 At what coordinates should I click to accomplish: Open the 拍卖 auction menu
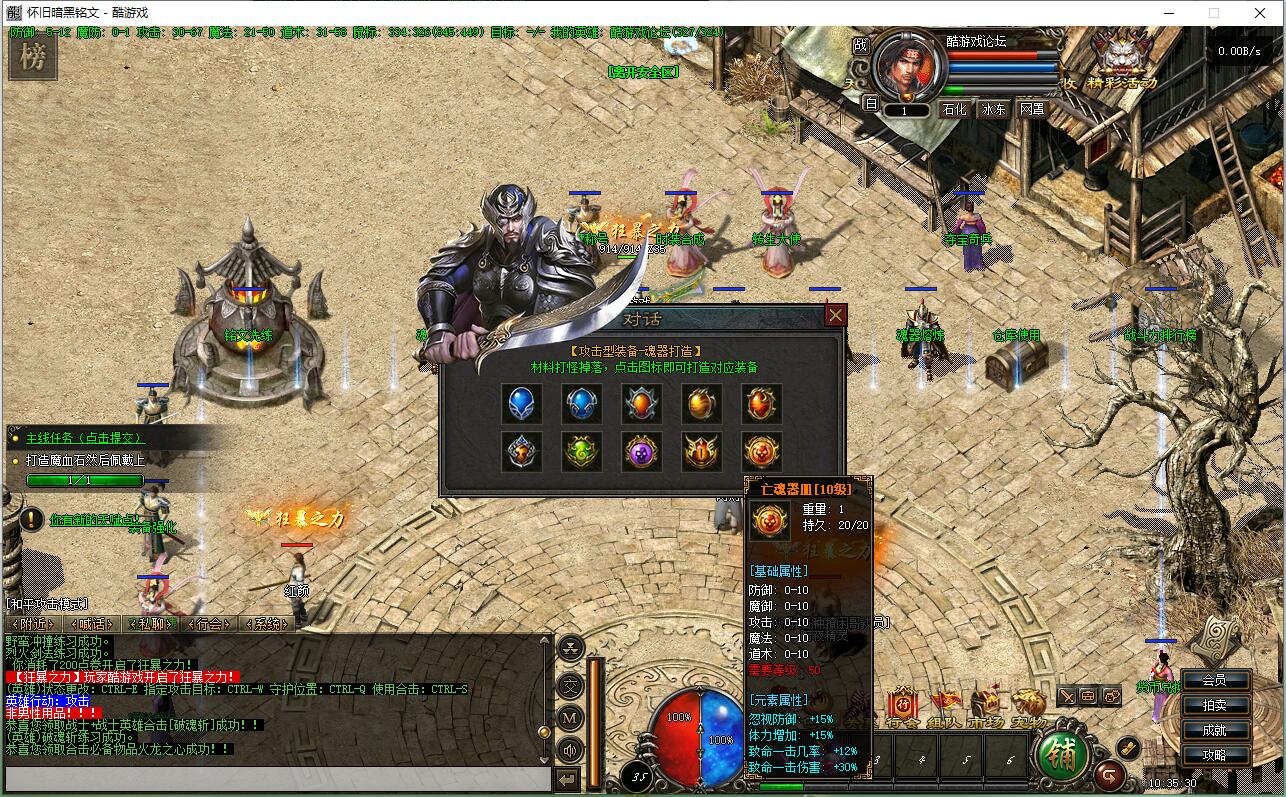click(1214, 705)
